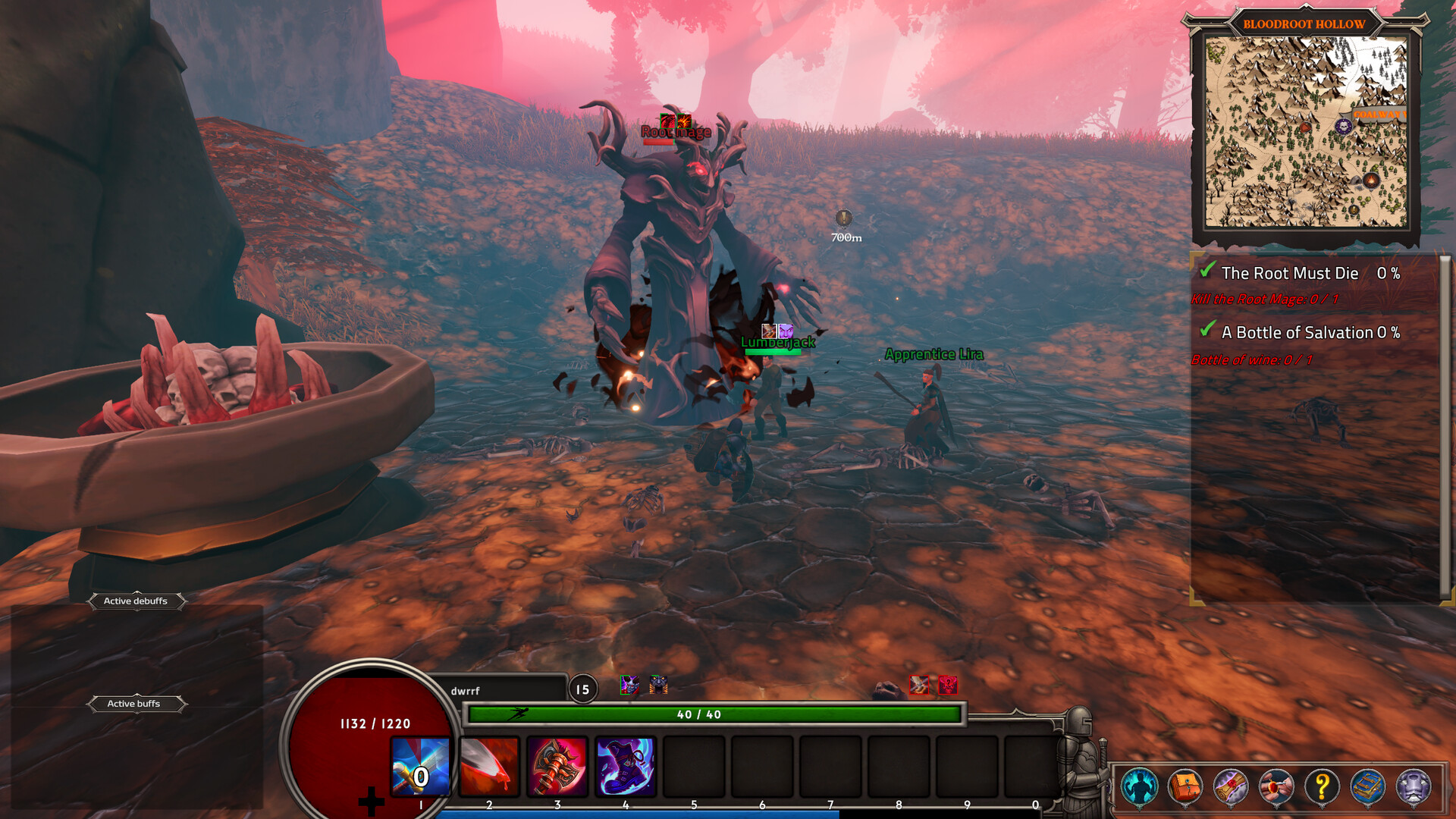
Task: Open the quest scroll icon
Action: (x=1231, y=786)
